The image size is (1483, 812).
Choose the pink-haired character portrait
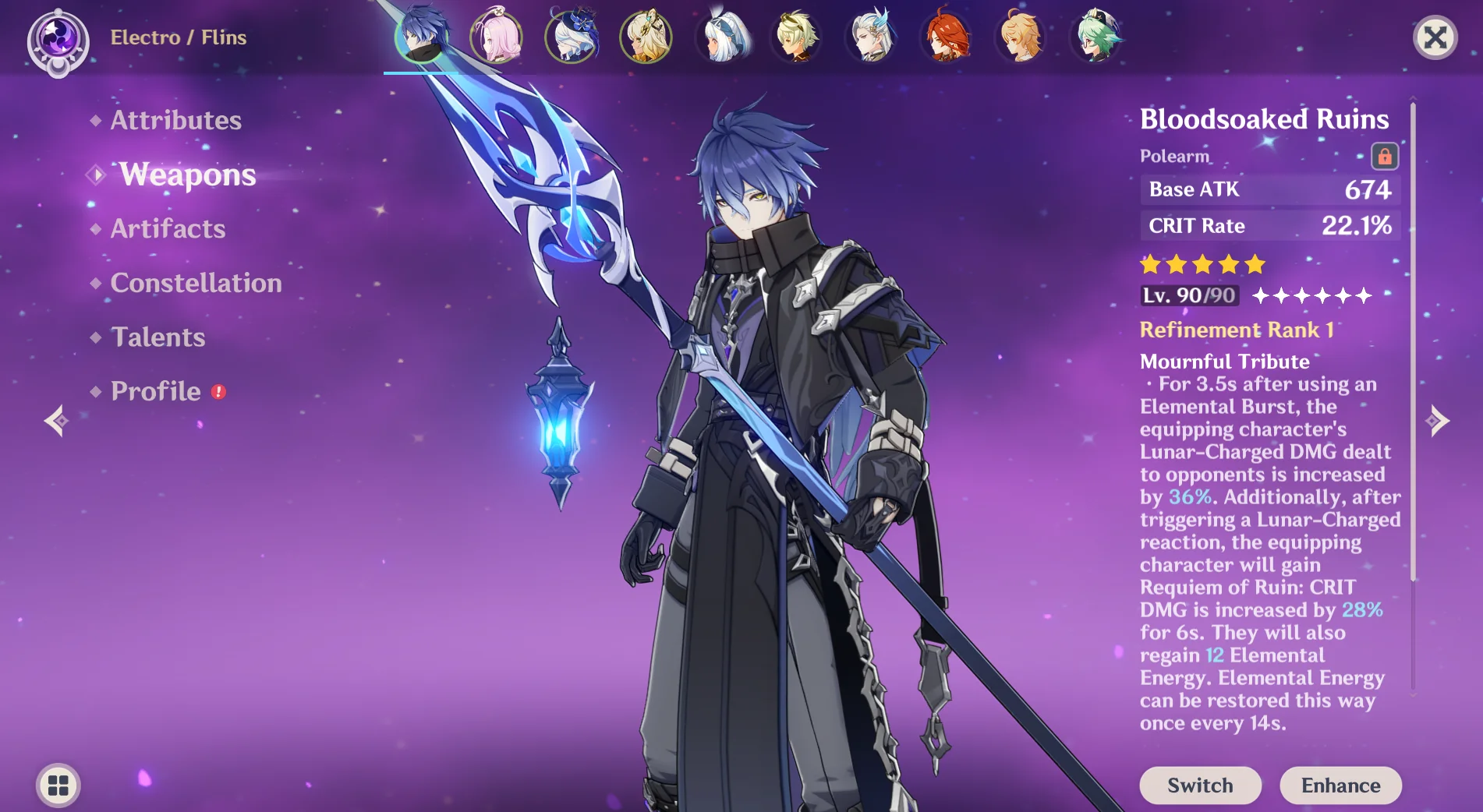pos(497,36)
